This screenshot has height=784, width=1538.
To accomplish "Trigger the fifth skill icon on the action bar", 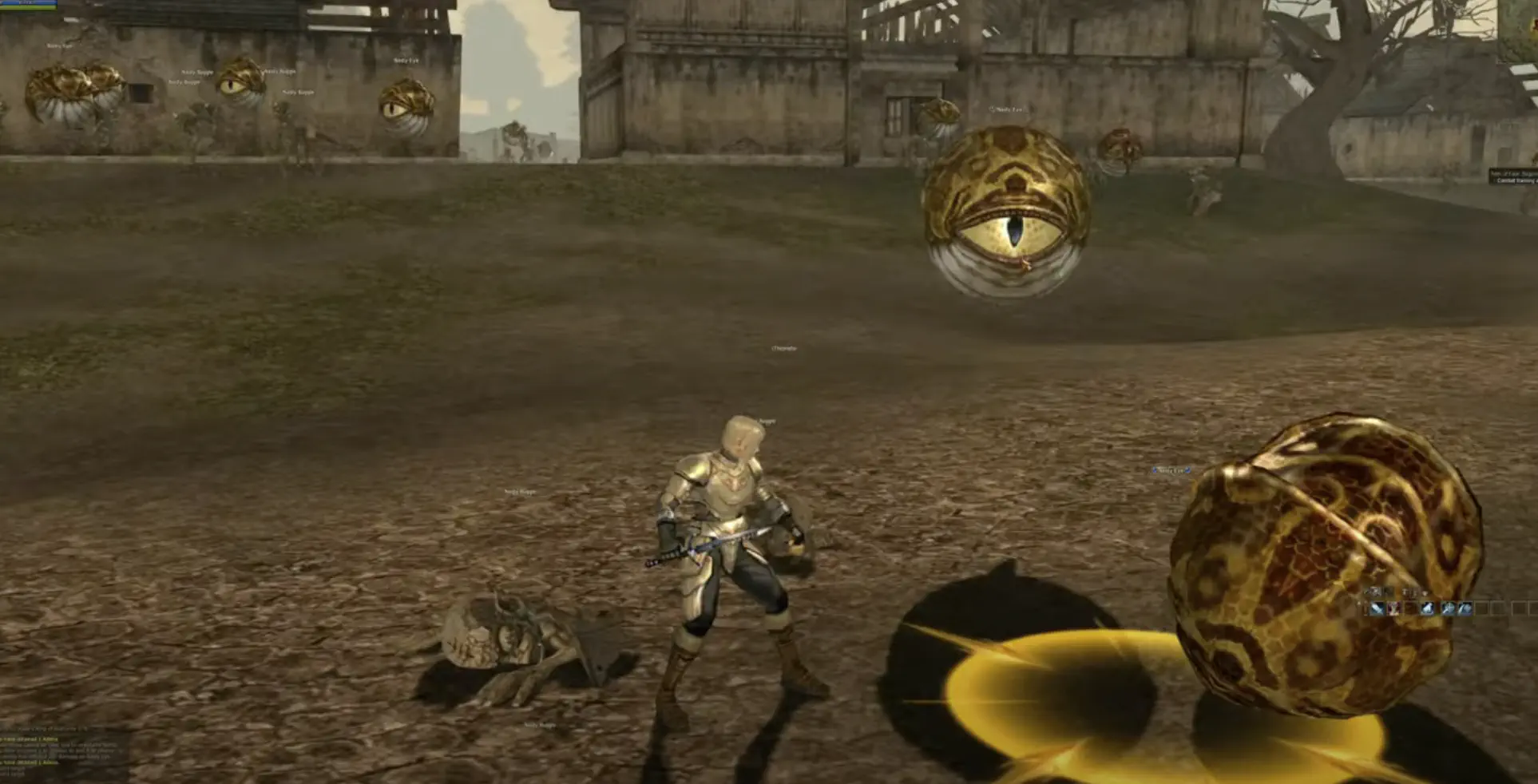I will click(1448, 609).
